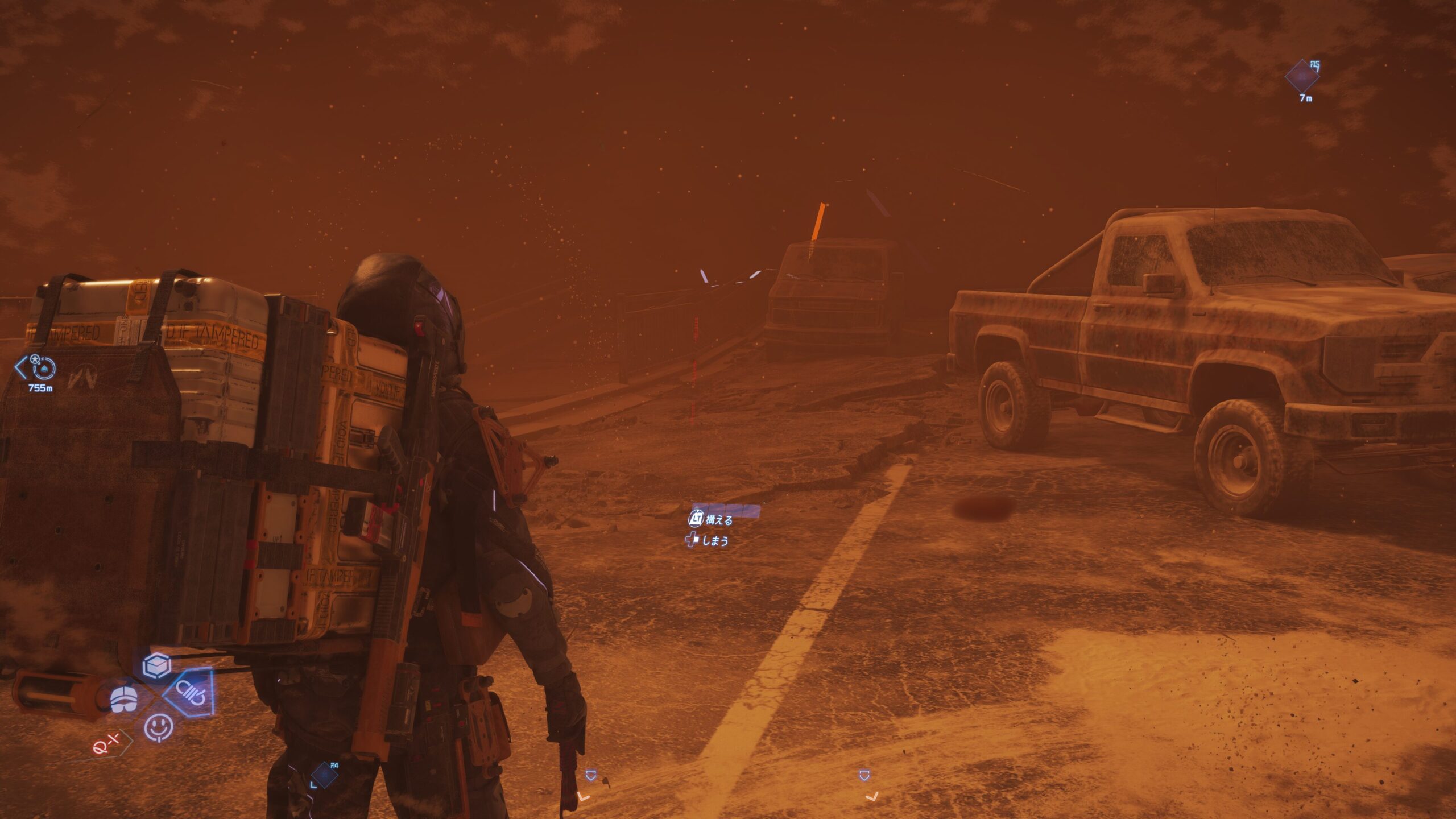Click the A5 diamond marker at 7m
Viewport: 1456px width, 819px height.
coord(1302,77)
